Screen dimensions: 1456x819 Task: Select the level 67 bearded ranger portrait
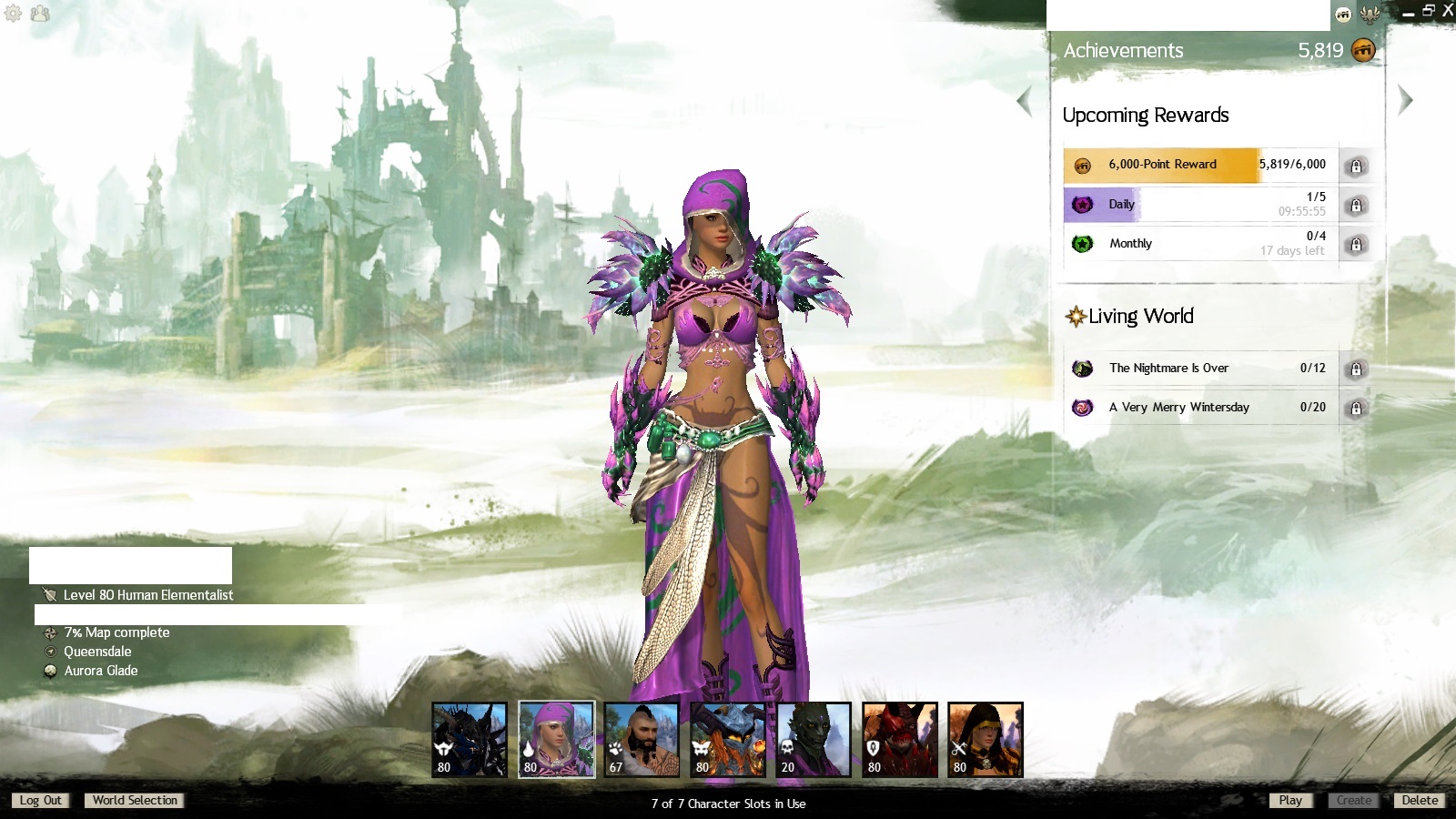(x=642, y=740)
